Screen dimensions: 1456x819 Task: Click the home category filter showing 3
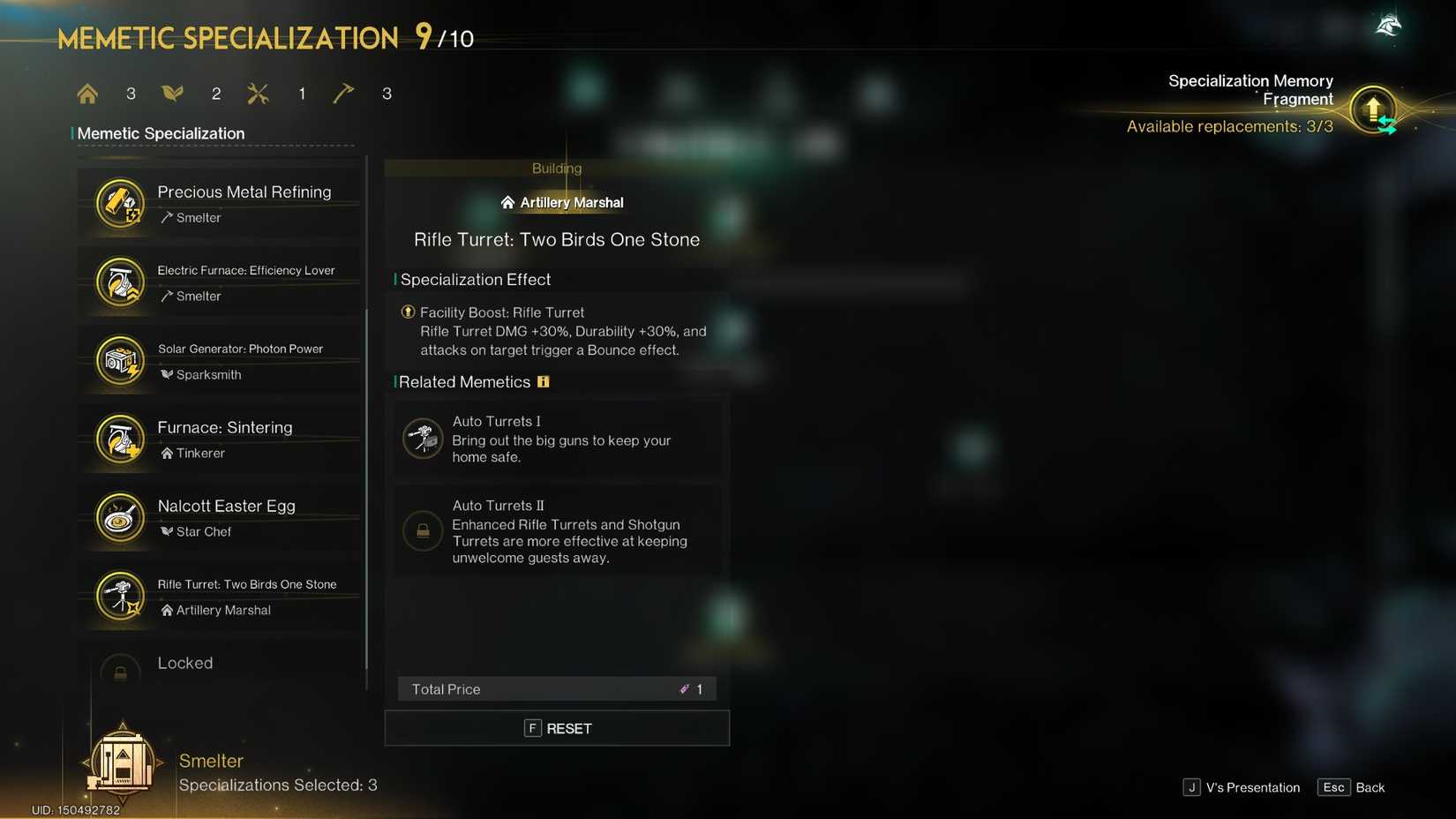[87, 93]
